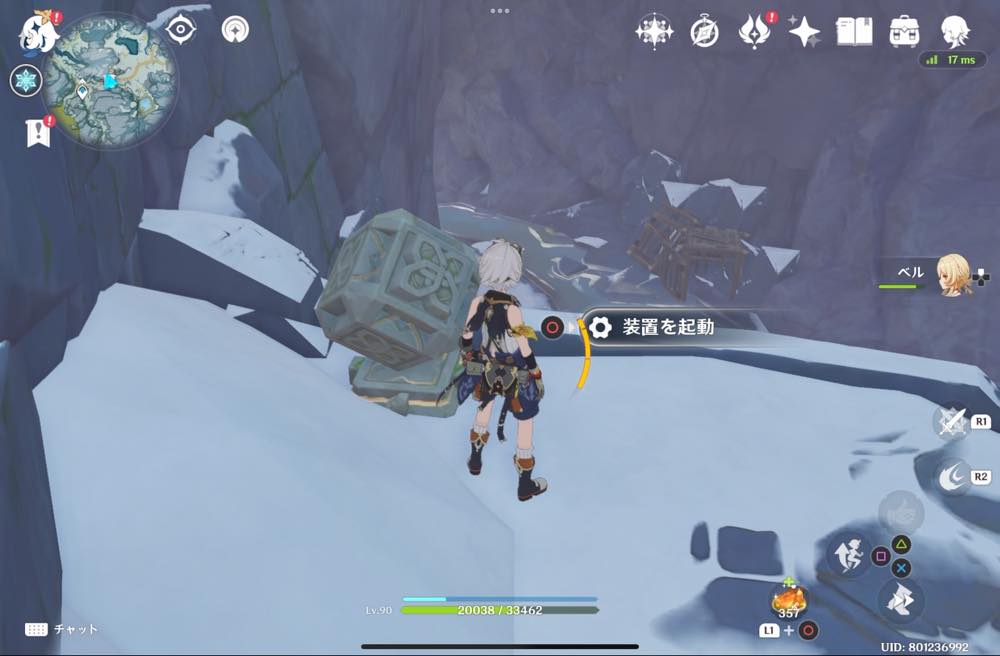Switch to party member ベル
This screenshot has height=656, width=1000.
952,272
